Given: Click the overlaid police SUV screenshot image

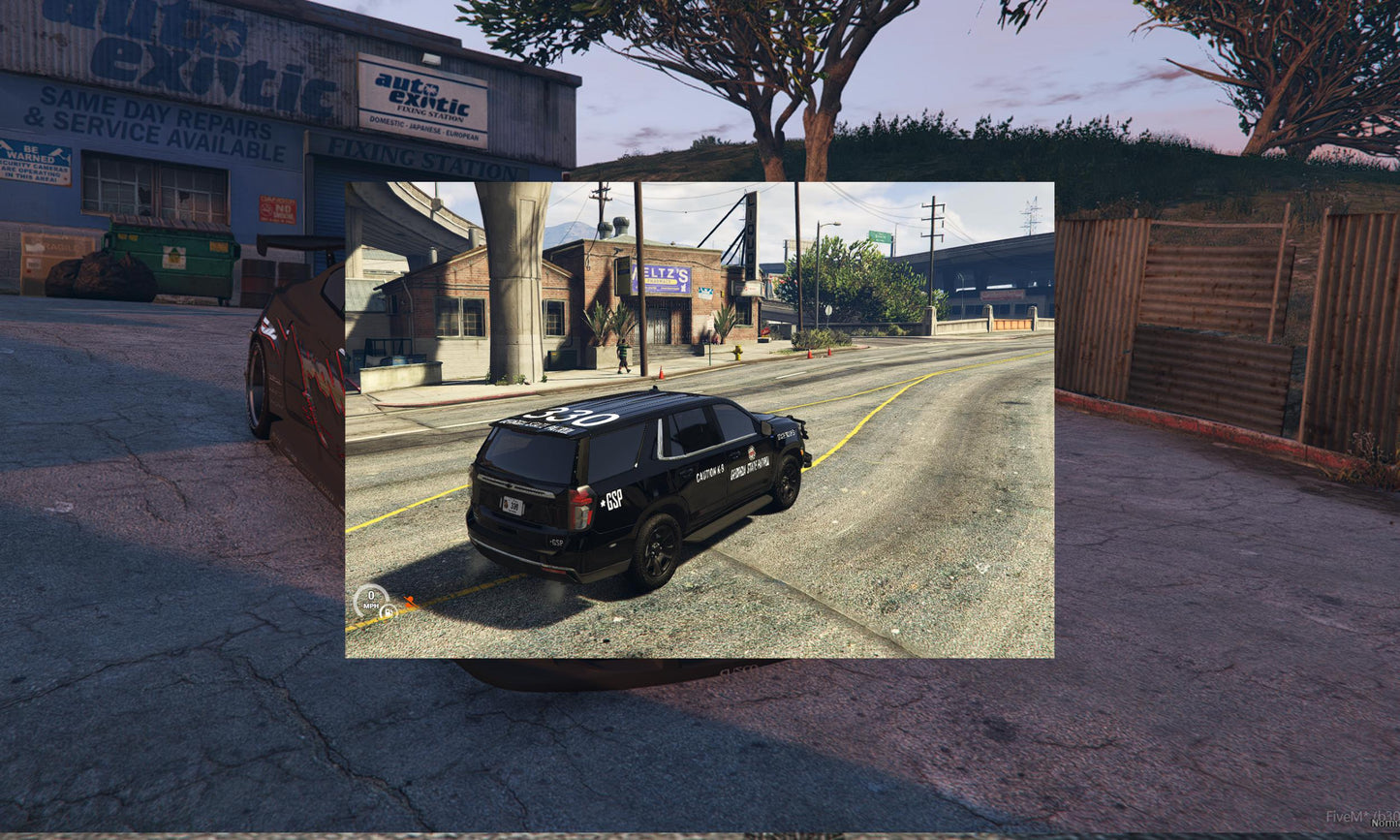Looking at the screenshot, I should pos(700,420).
